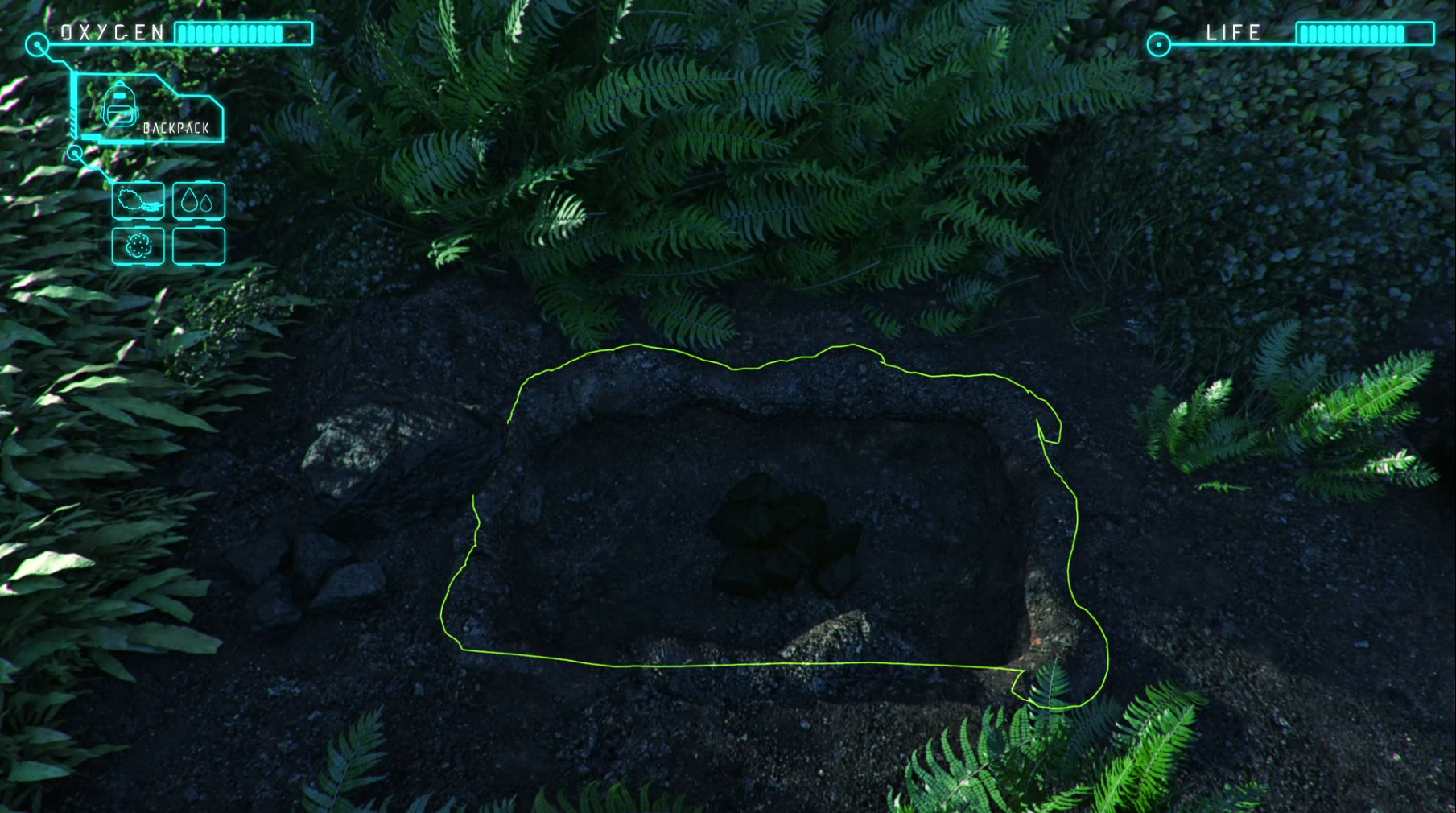Click the empty fourth item slot

click(197, 247)
